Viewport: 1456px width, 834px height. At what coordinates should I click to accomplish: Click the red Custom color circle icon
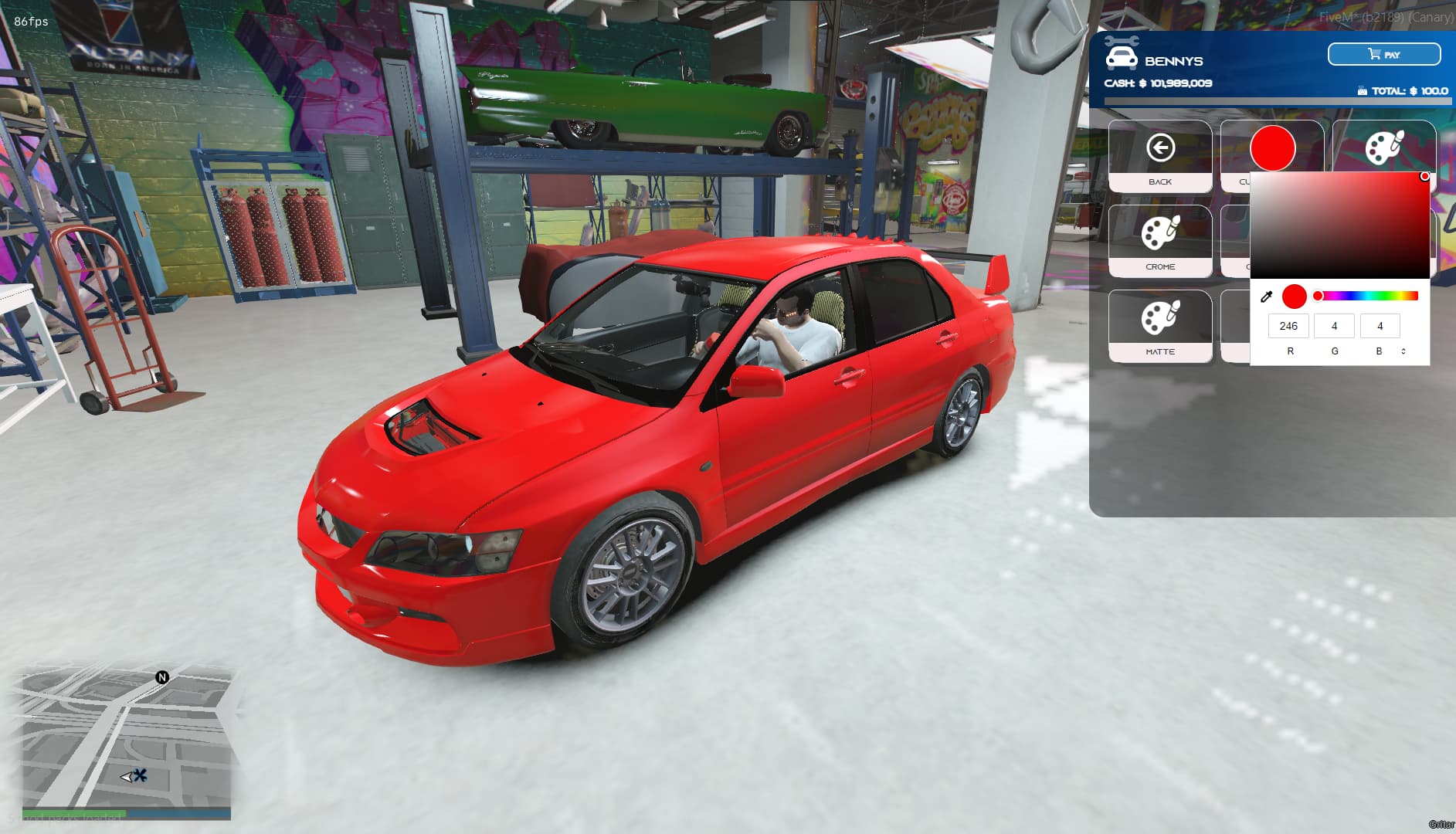pos(1272,149)
